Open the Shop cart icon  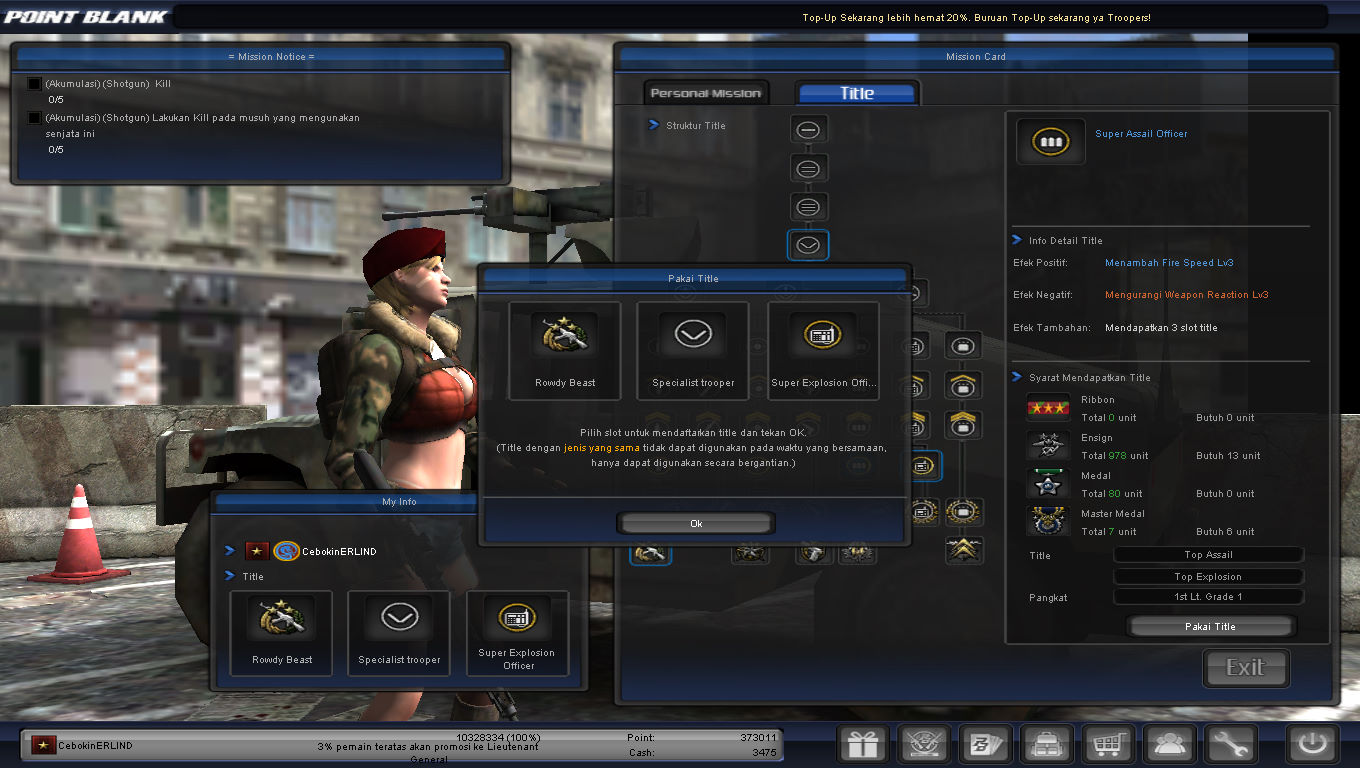(x=1108, y=744)
